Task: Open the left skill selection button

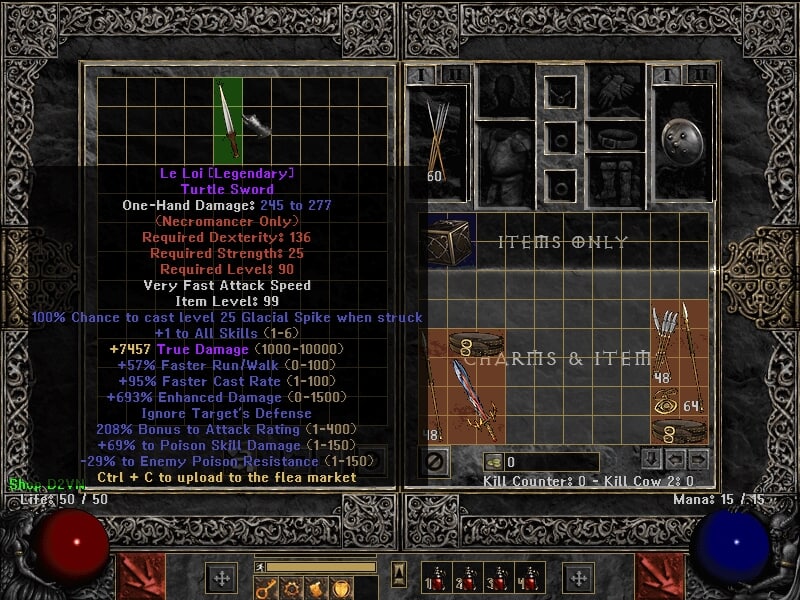Action: [220, 577]
